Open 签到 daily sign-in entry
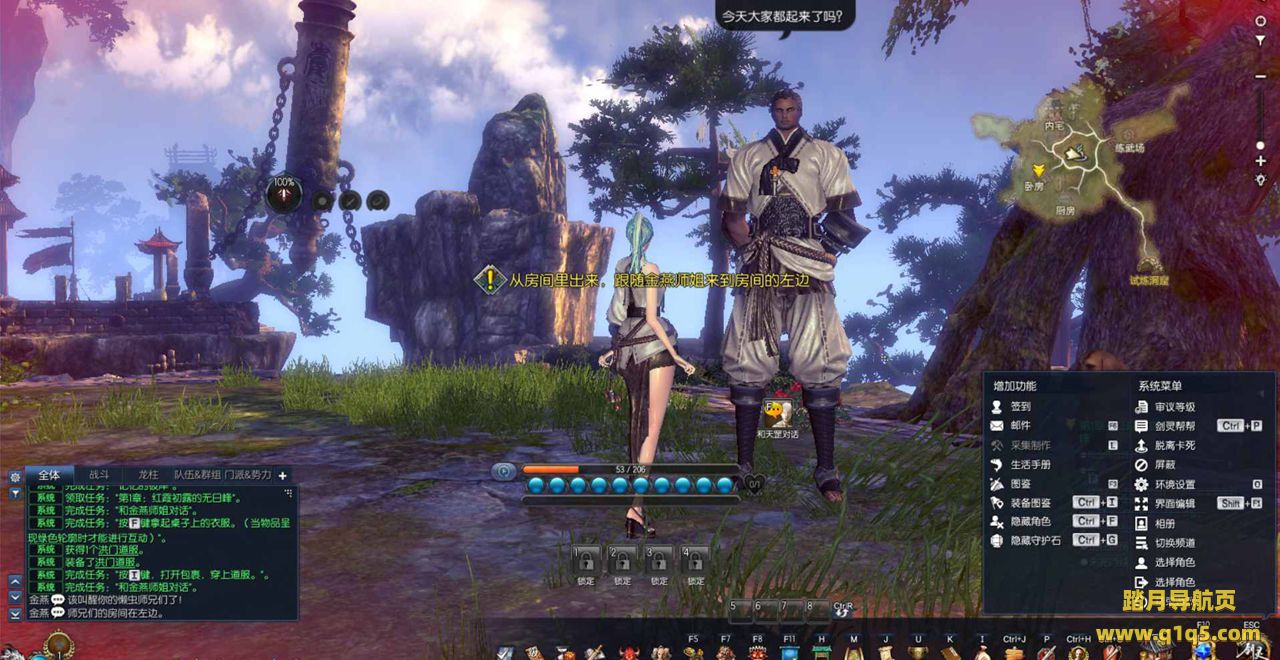This screenshot has height=660, width=1280. tap(1020, 407)
